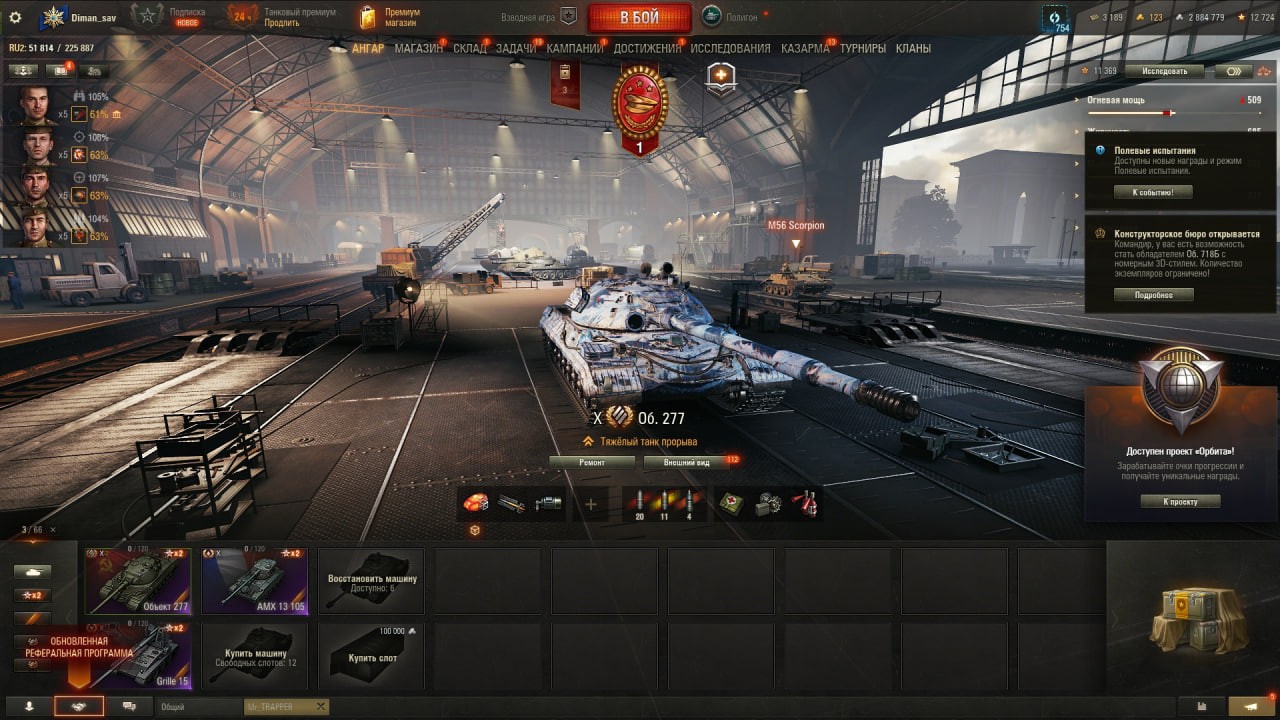The image size is (1280, 720).
Task: Select the Объект 277 tank card
Action: pos(138,580)
